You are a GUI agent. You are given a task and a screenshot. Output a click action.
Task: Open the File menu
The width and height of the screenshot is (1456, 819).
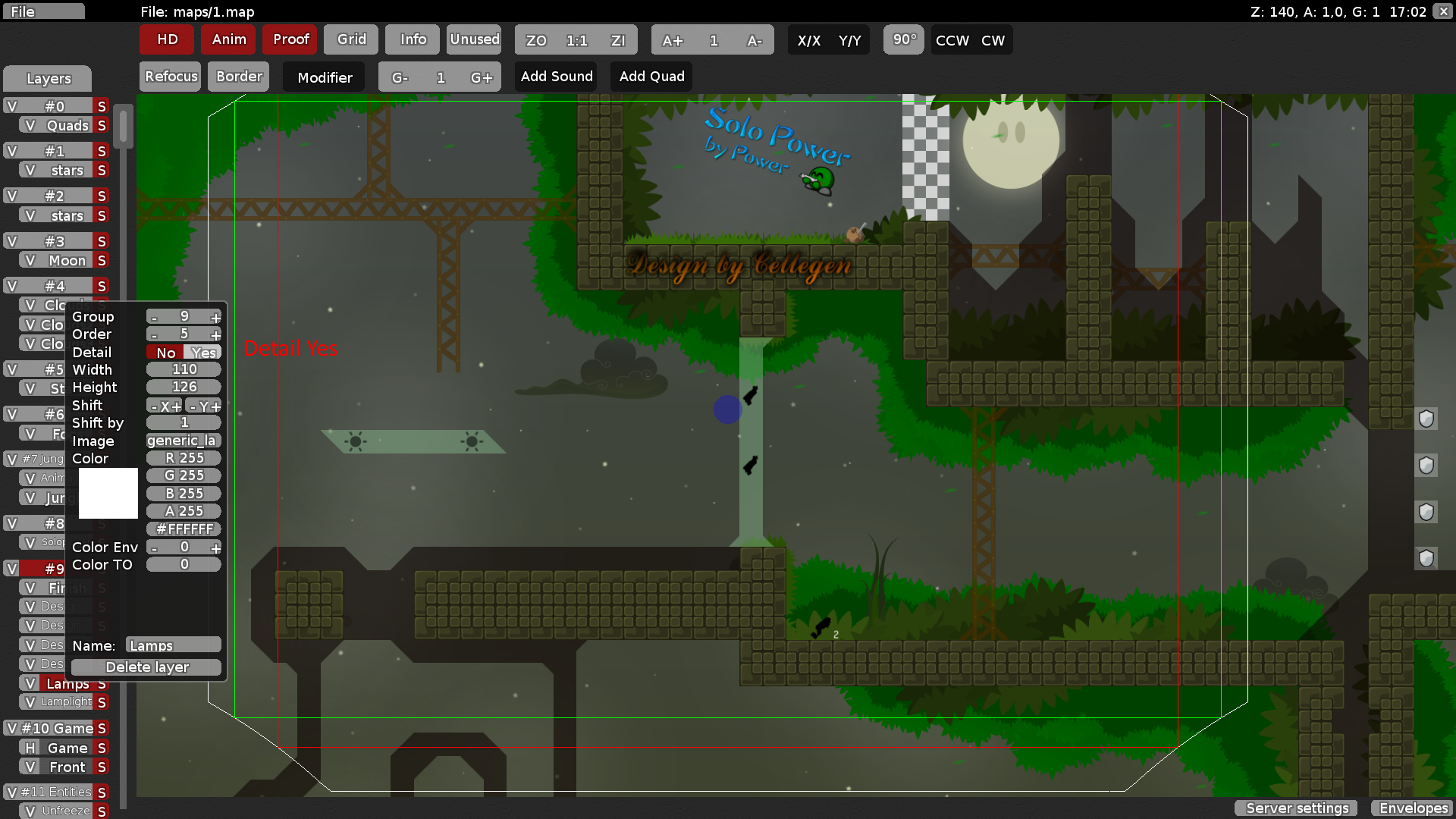click(x=43, y=11)
